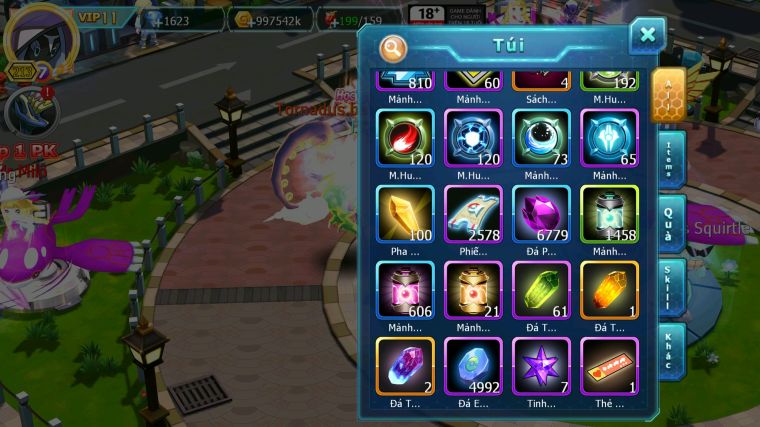Select the yellow crystal item with 100

(405, 214)
